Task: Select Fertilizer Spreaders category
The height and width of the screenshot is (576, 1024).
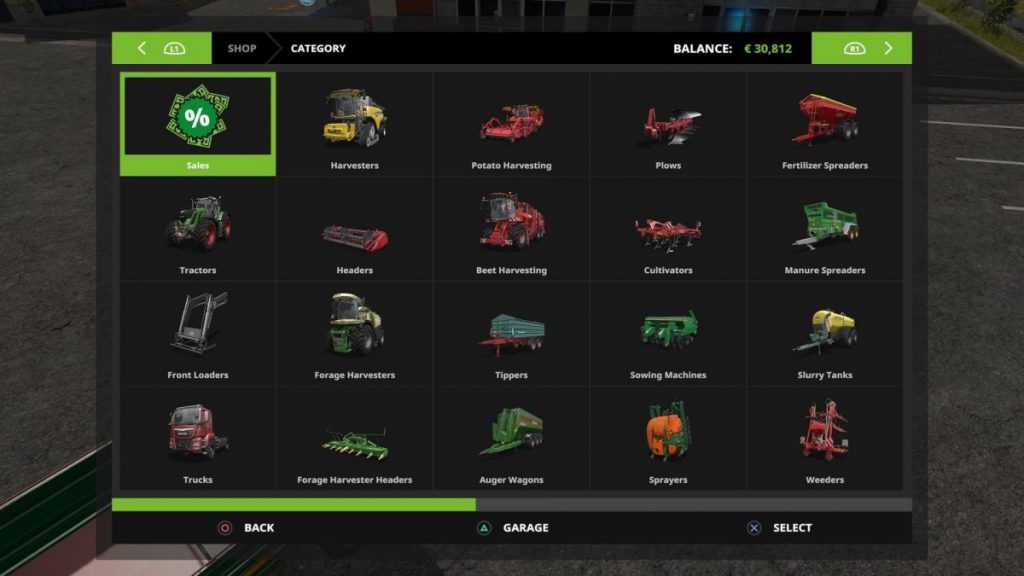Action: [x=824, y=124]
